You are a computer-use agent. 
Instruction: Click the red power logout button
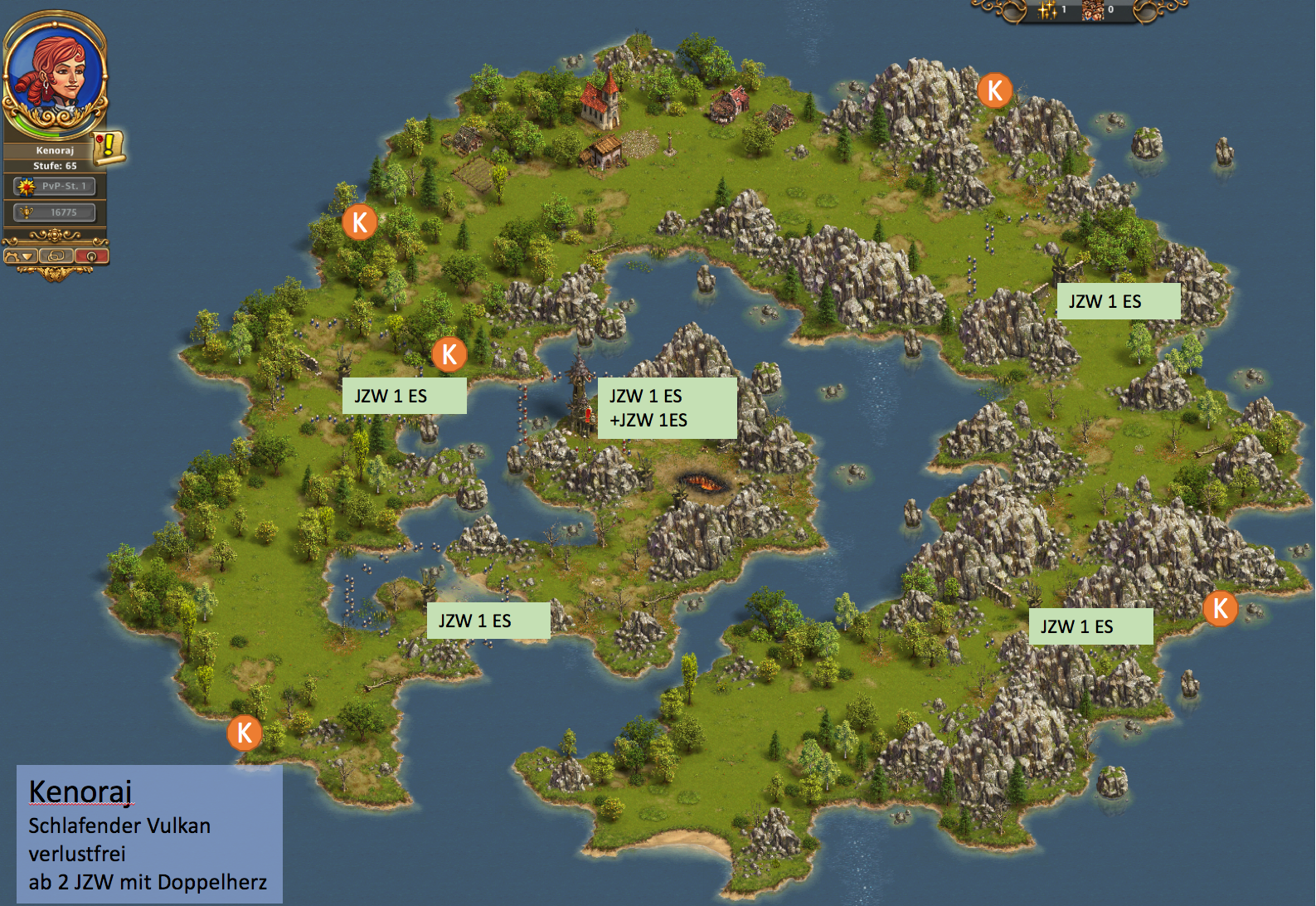pyautogui.click(x=91, y=256)
